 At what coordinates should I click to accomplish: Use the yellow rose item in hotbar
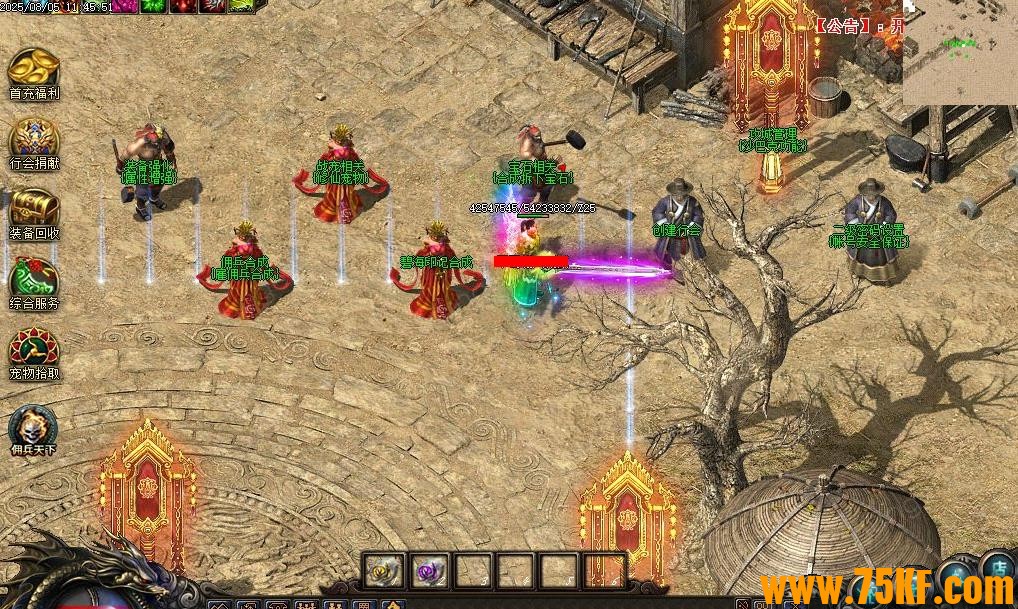[383, 571]
